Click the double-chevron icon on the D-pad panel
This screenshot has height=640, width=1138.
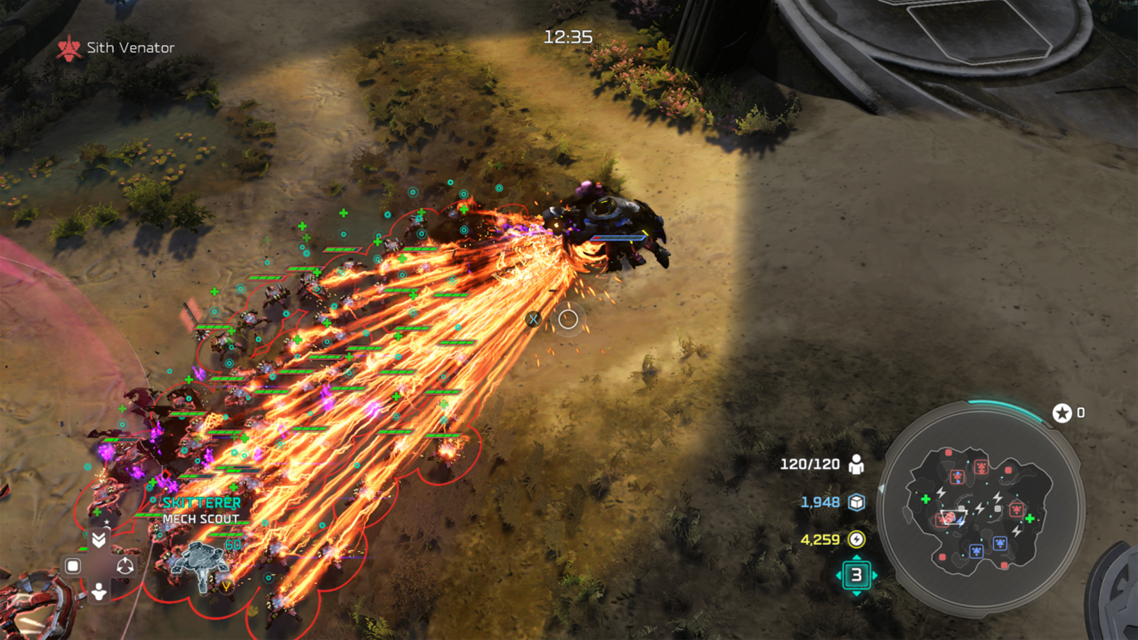click(x=99, y=540)
